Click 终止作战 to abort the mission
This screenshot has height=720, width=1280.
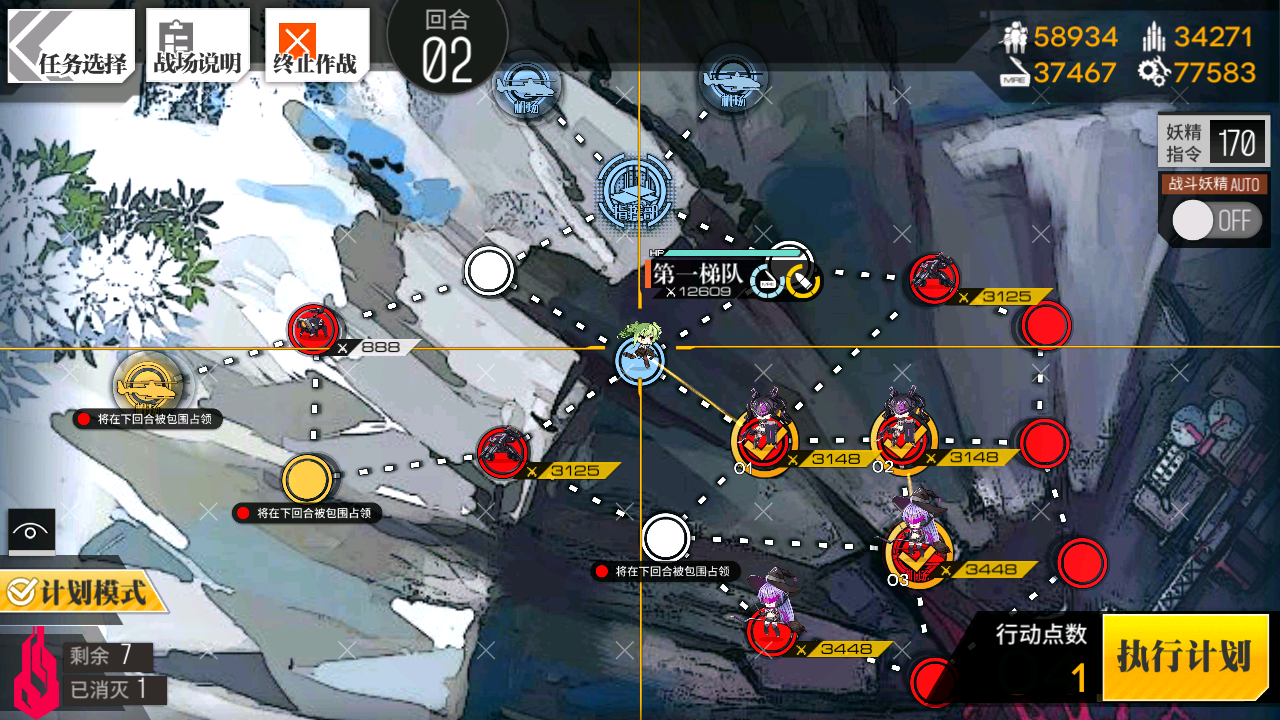[316, 45]
